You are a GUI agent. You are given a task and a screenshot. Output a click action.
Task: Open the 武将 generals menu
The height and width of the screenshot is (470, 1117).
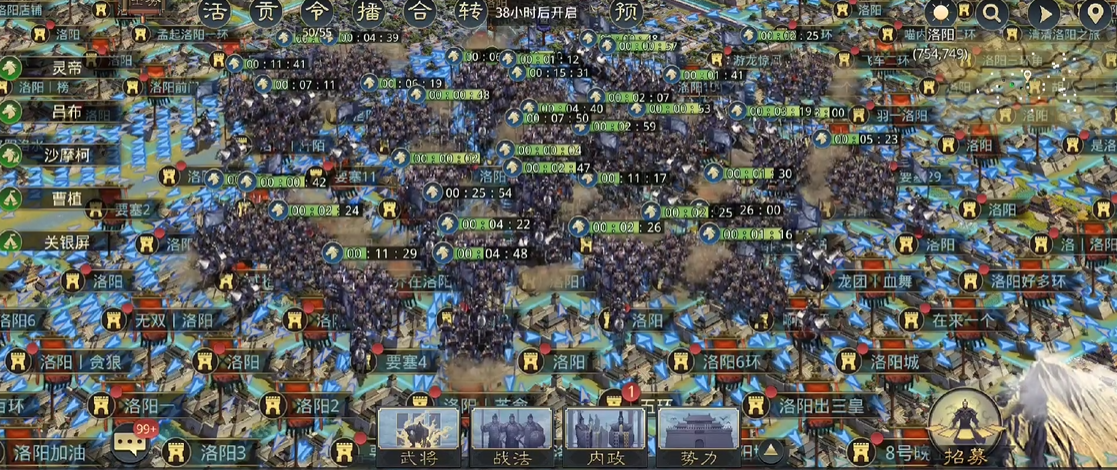[x=419, y=437]
